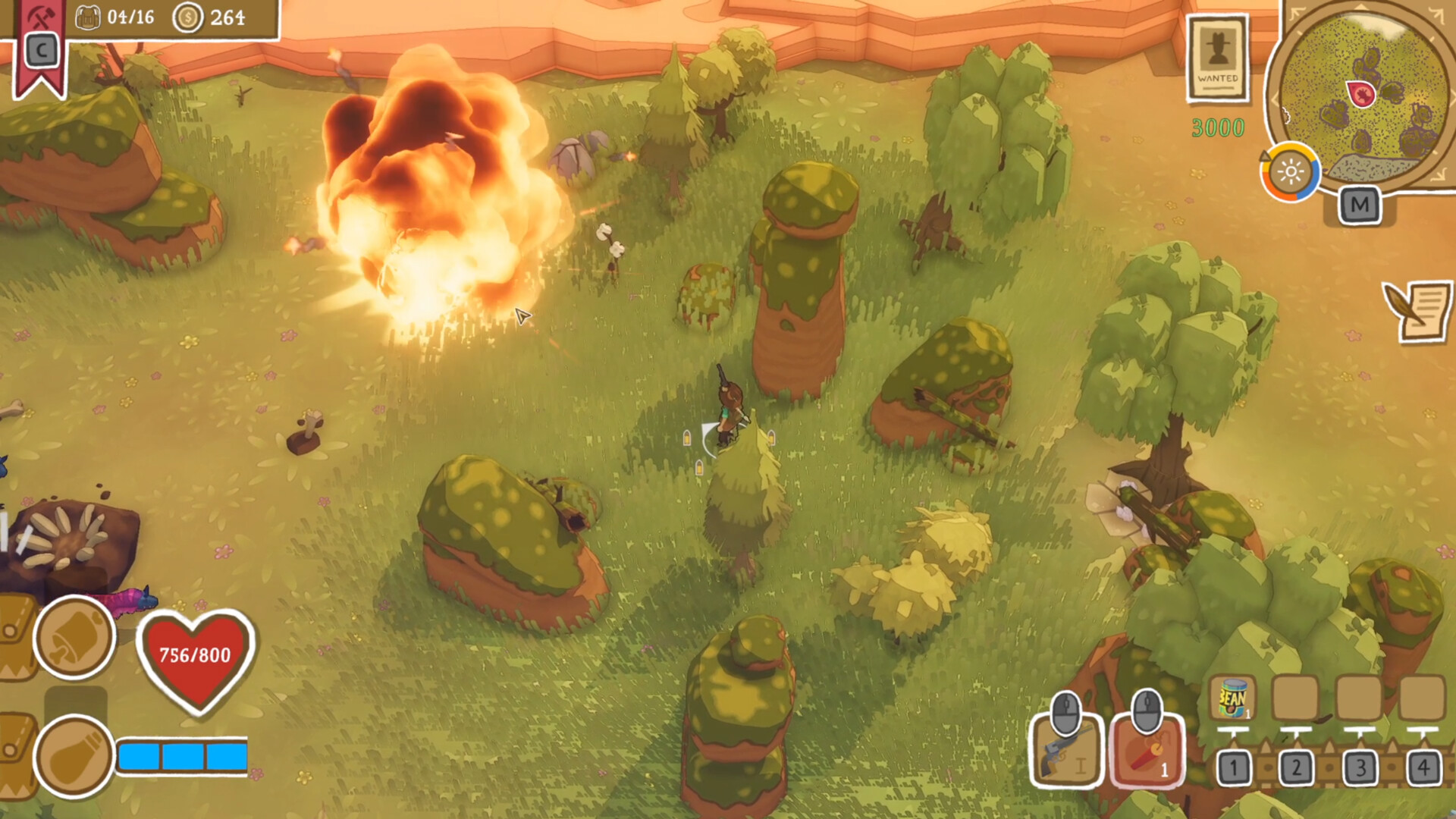The width and height of the screenshot is (1456, 819).
Task: Use the BEAN can in hotbar slot 1
Action: click(x=1233, y=697)
